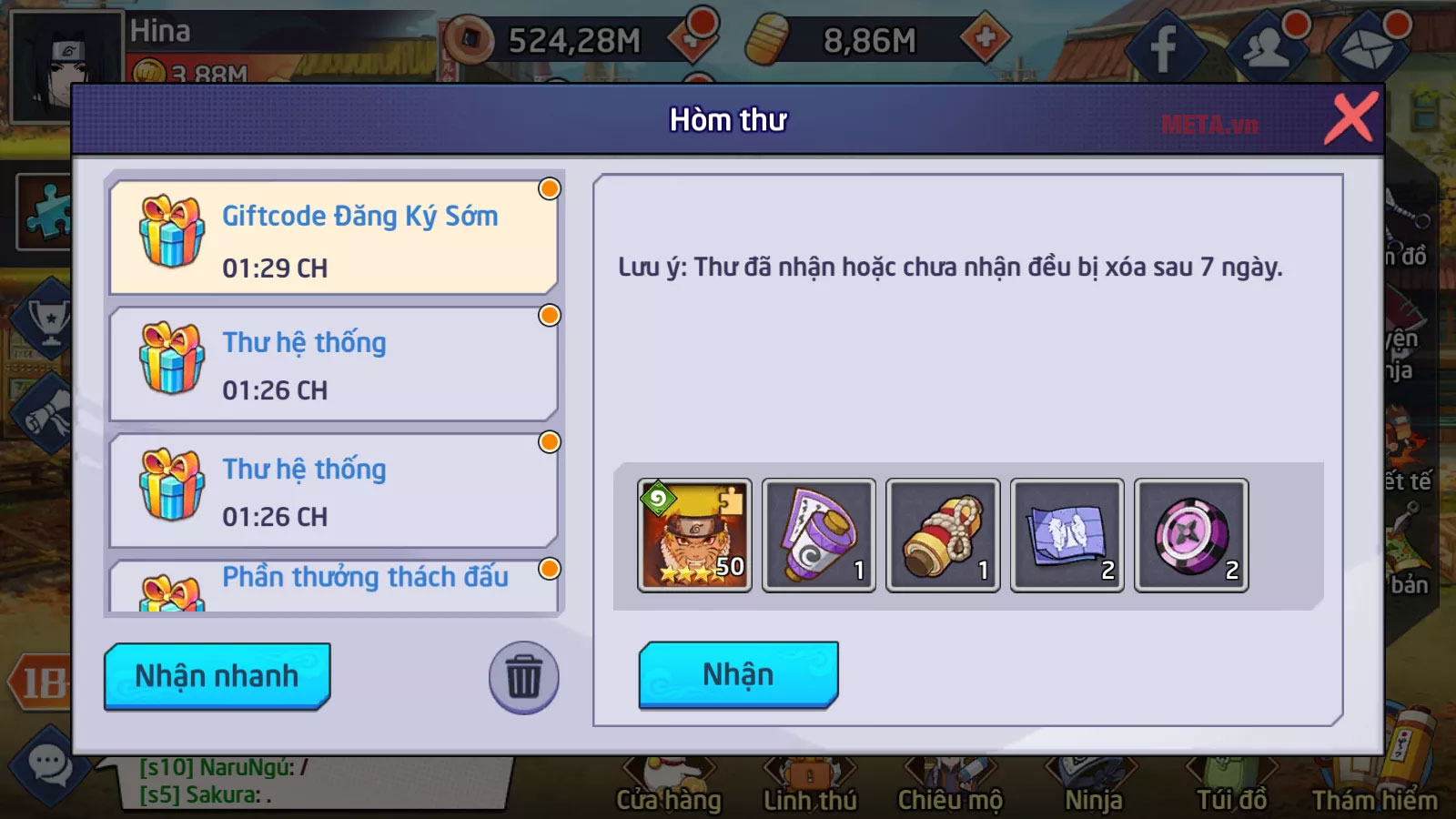This screenshot has width=1456, height=819.
Task: Click the trash bin to delete mails
Action: pos(523,677)
